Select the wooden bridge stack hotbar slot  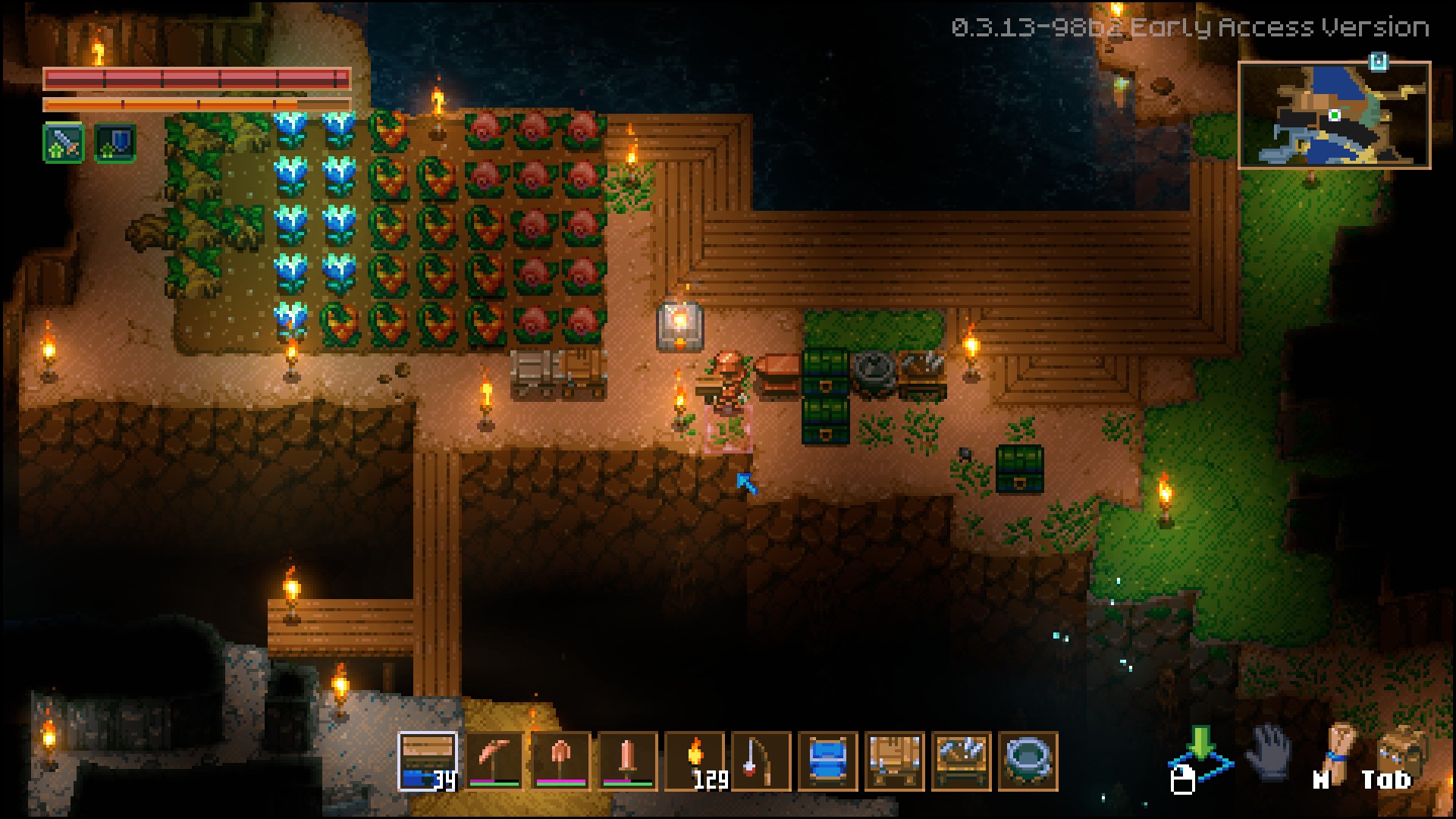point(428,761)
